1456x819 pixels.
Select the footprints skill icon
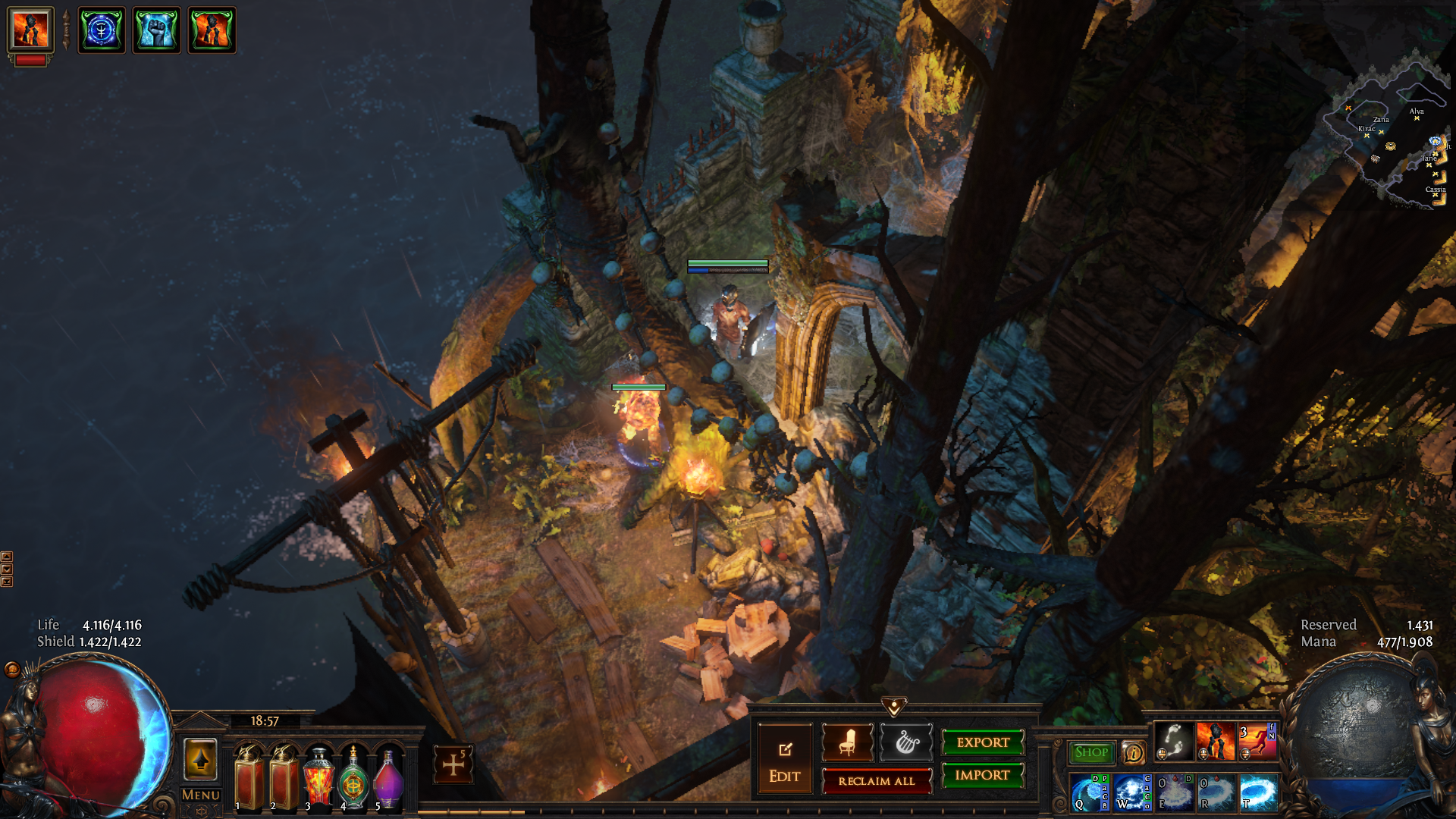click(1174, 741)
